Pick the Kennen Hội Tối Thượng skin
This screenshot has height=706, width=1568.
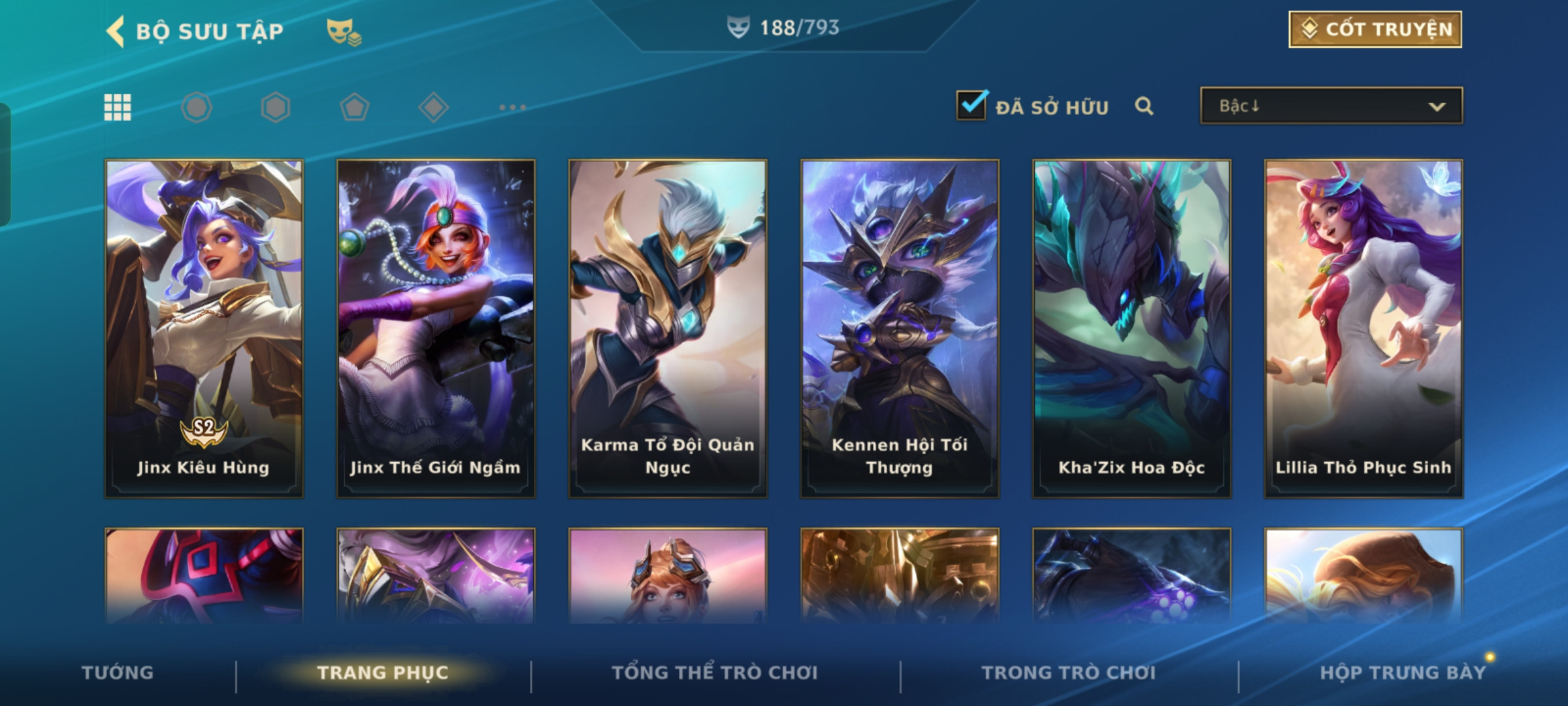[x=900, y=328]
